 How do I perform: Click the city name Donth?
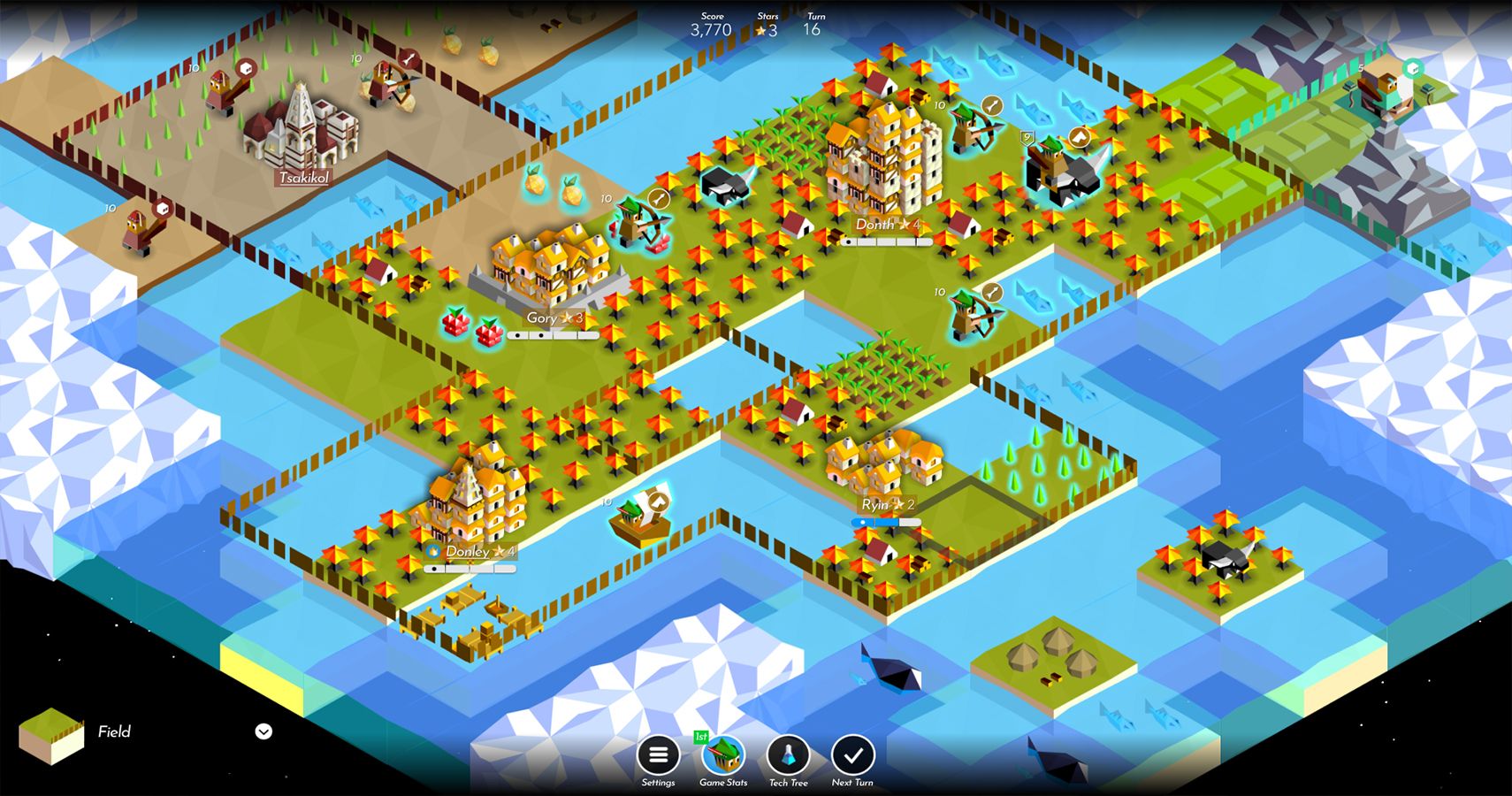875,225
